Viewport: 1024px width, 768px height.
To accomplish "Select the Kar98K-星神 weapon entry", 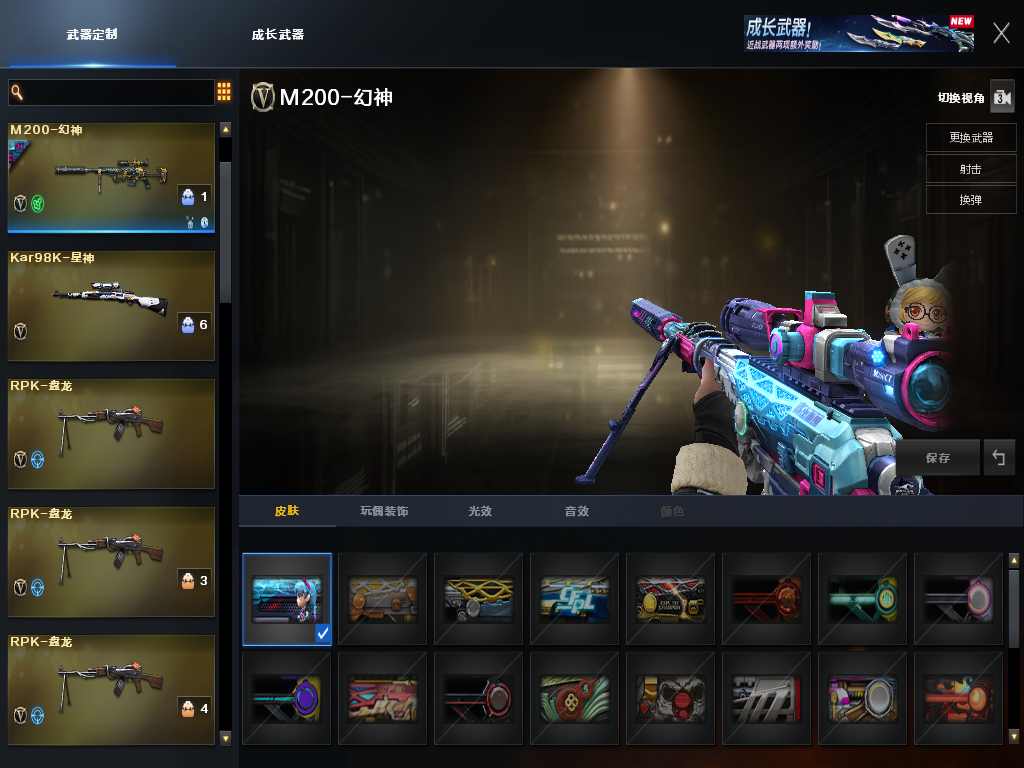I will click(x=111, y=304).
